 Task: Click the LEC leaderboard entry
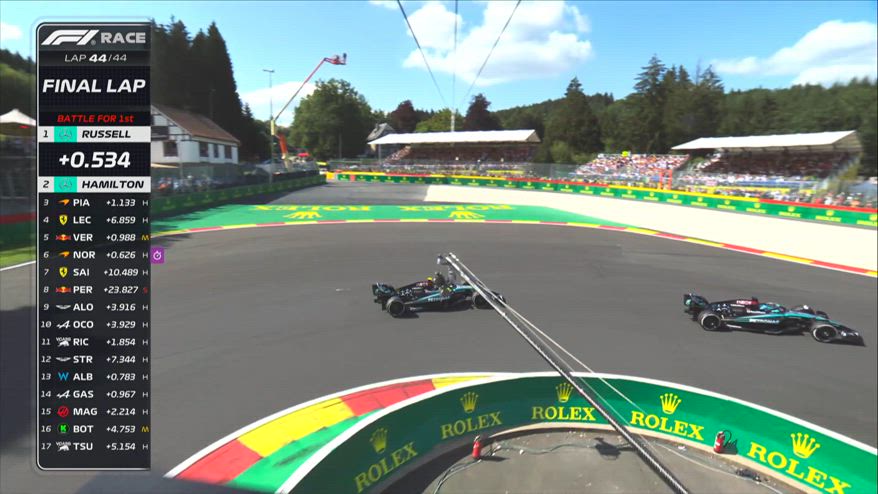tap(94, 219)
